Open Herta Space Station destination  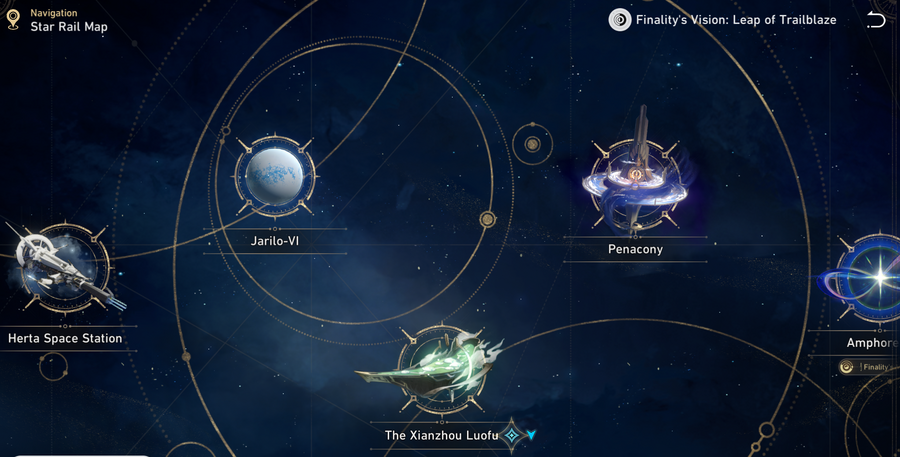[62, 270]
